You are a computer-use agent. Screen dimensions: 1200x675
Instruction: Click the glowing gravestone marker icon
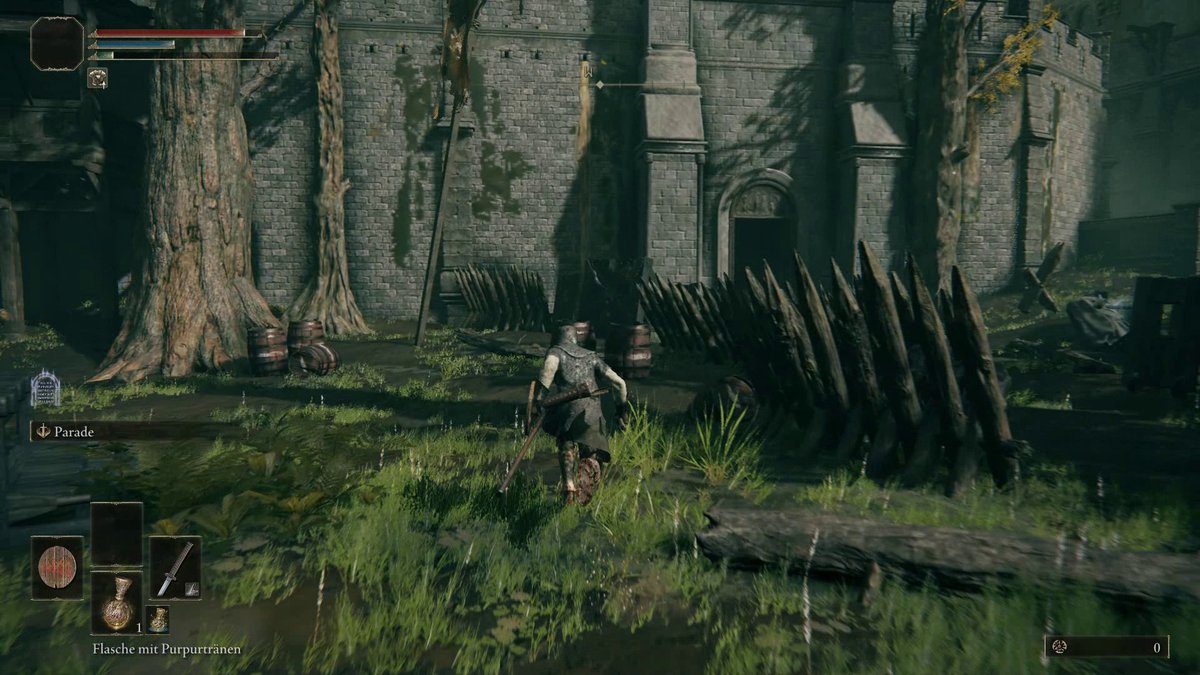(x=44, y=388)
